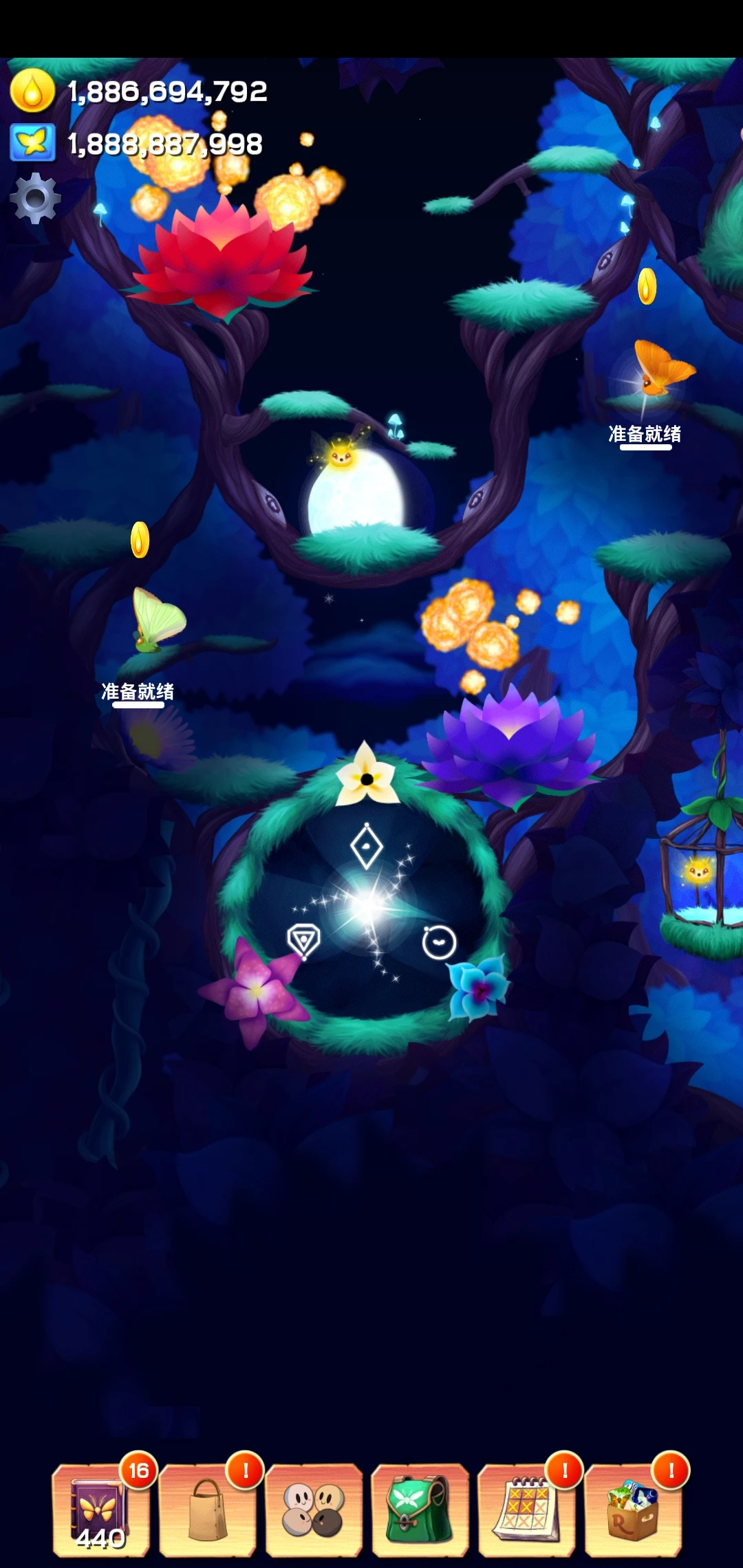
Task: Open the brown box of game cards
Action: pos(633,1510)
